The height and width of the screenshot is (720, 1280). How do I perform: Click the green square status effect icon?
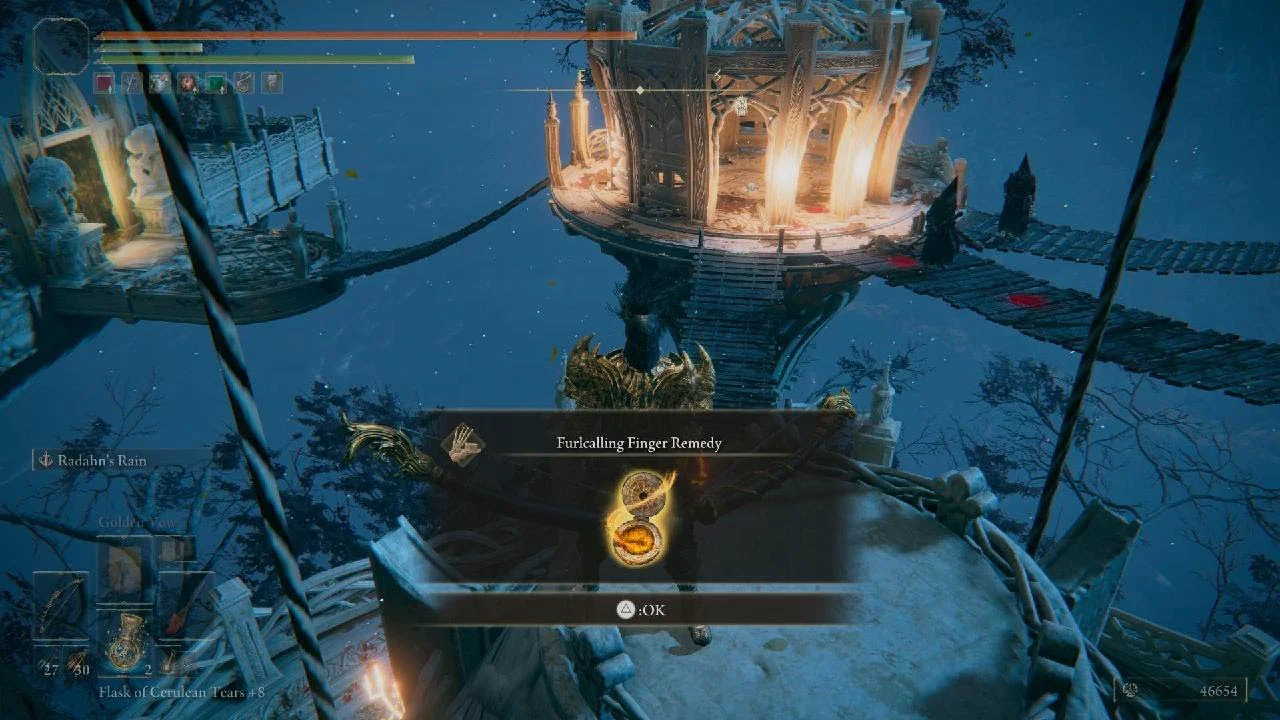coord(216,83)
